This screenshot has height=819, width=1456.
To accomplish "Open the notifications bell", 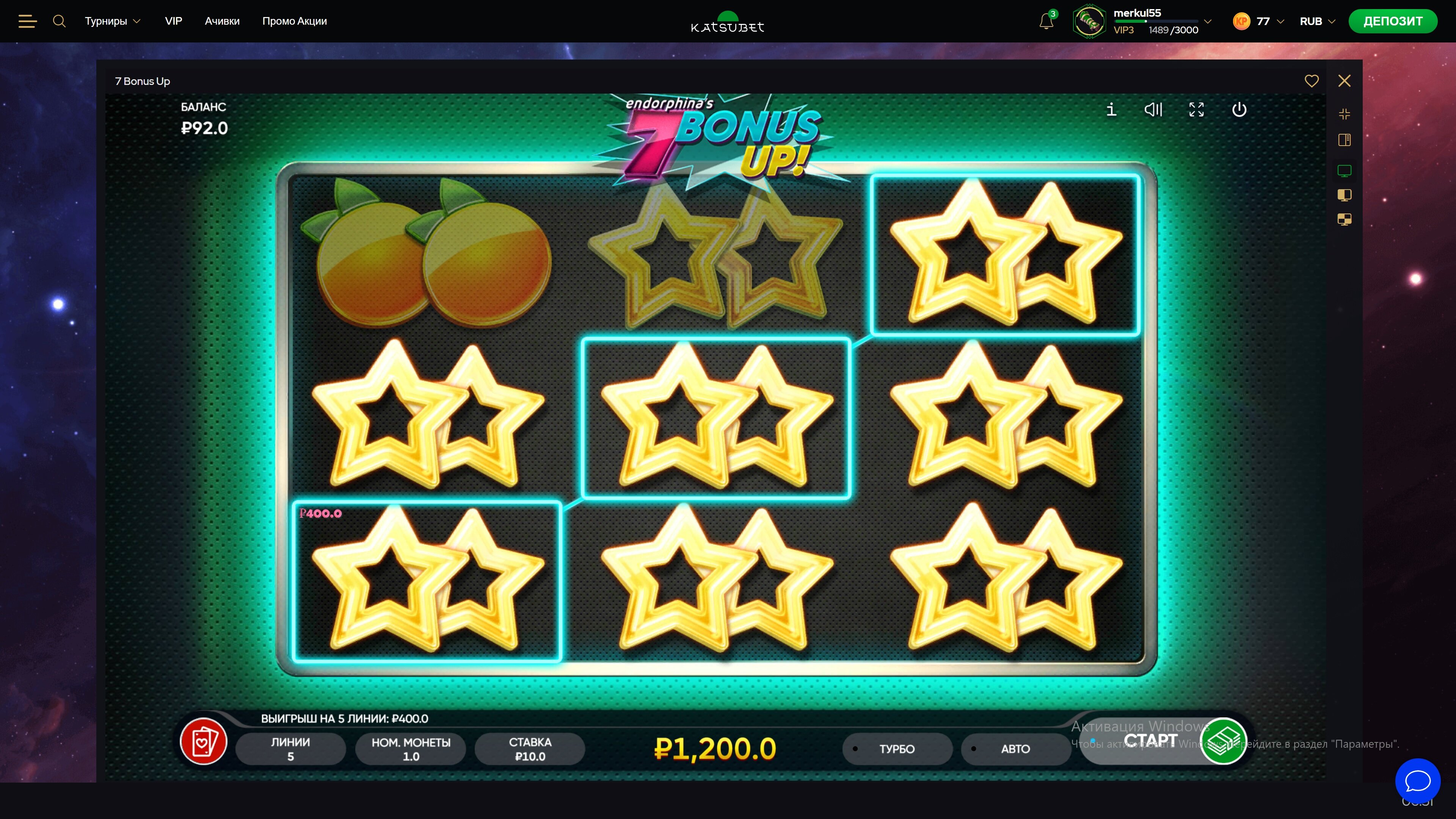I will (x=1046, y=22).
